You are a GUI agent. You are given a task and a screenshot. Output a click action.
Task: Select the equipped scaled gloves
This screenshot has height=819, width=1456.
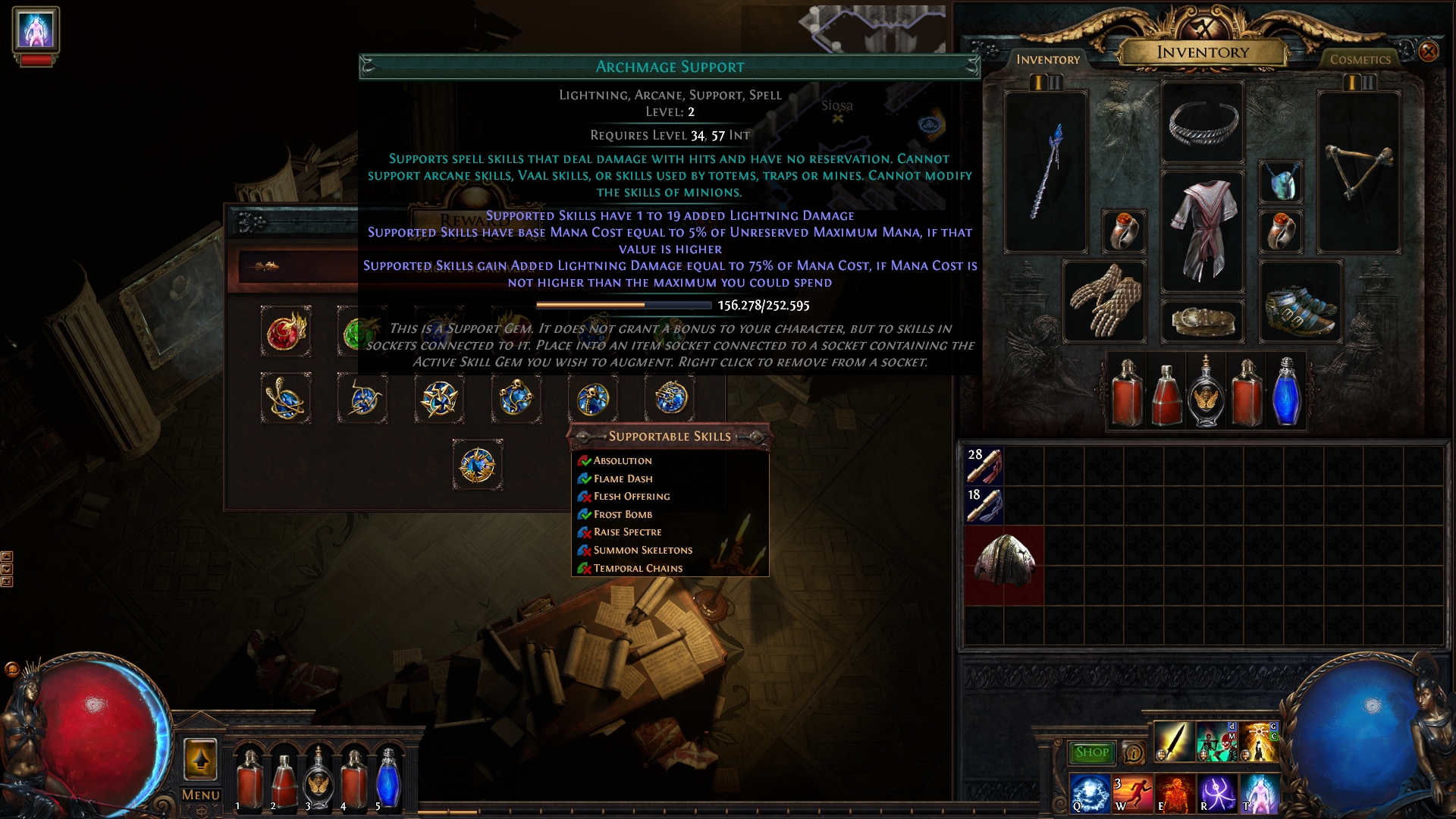click(1103, 300)
